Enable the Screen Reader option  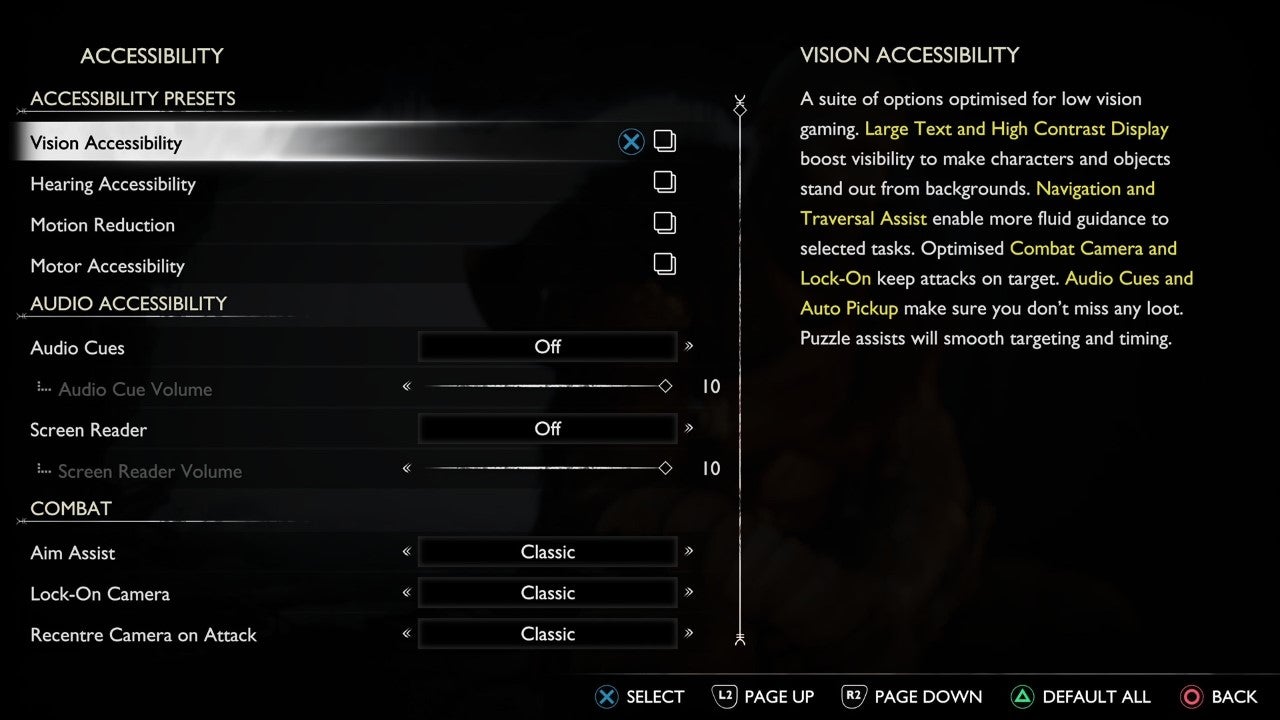(x=547, y=429)
